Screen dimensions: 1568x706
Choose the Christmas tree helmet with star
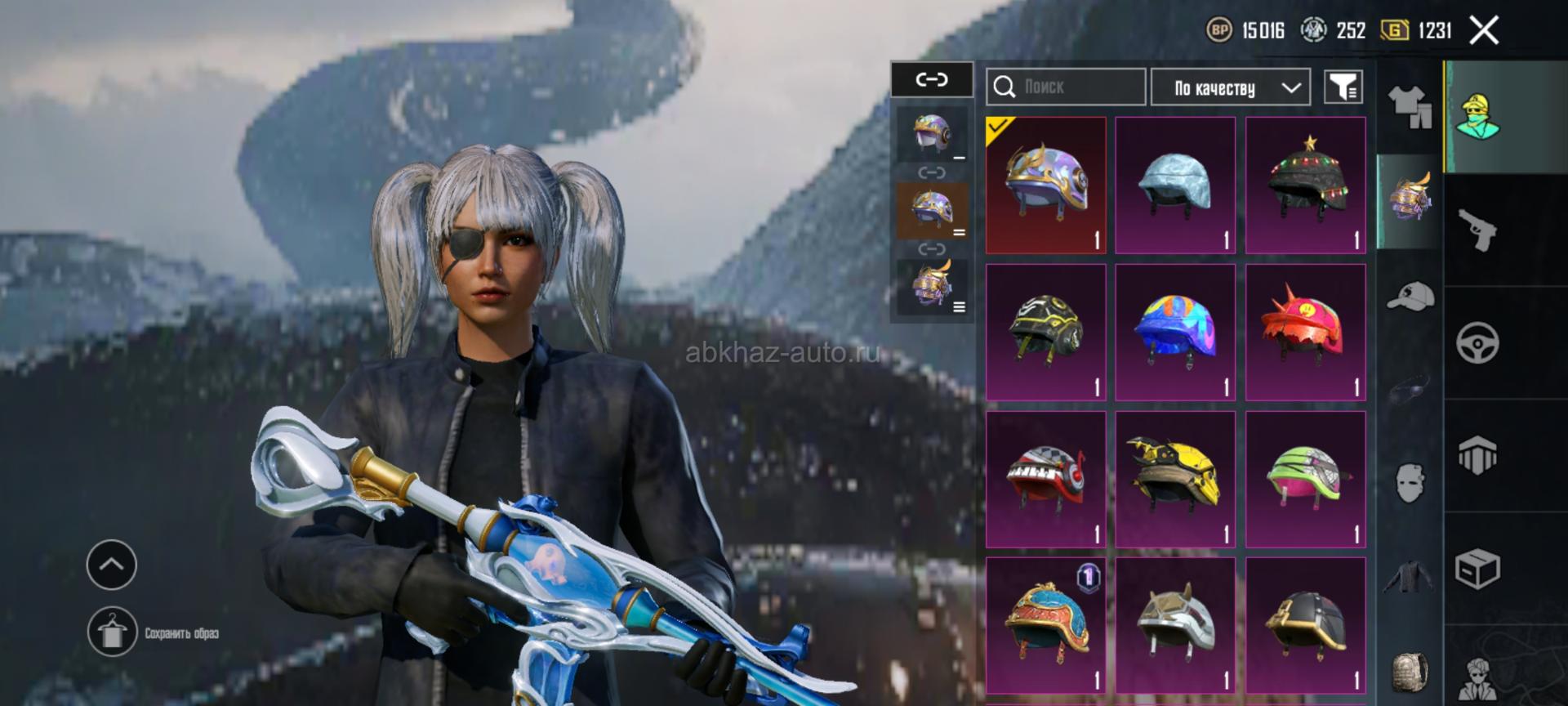click(x=1305, y=185)
